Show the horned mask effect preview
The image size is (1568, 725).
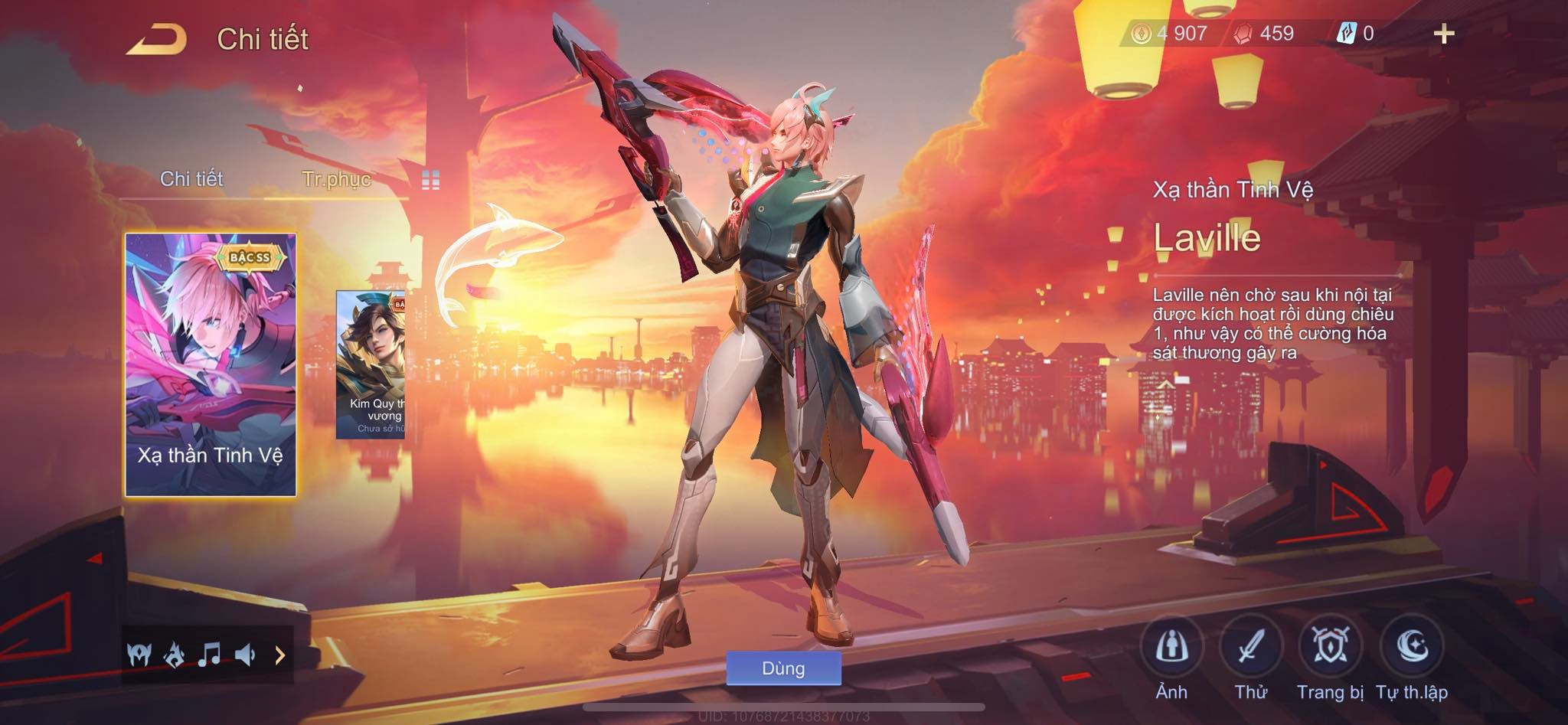point(139,655)
